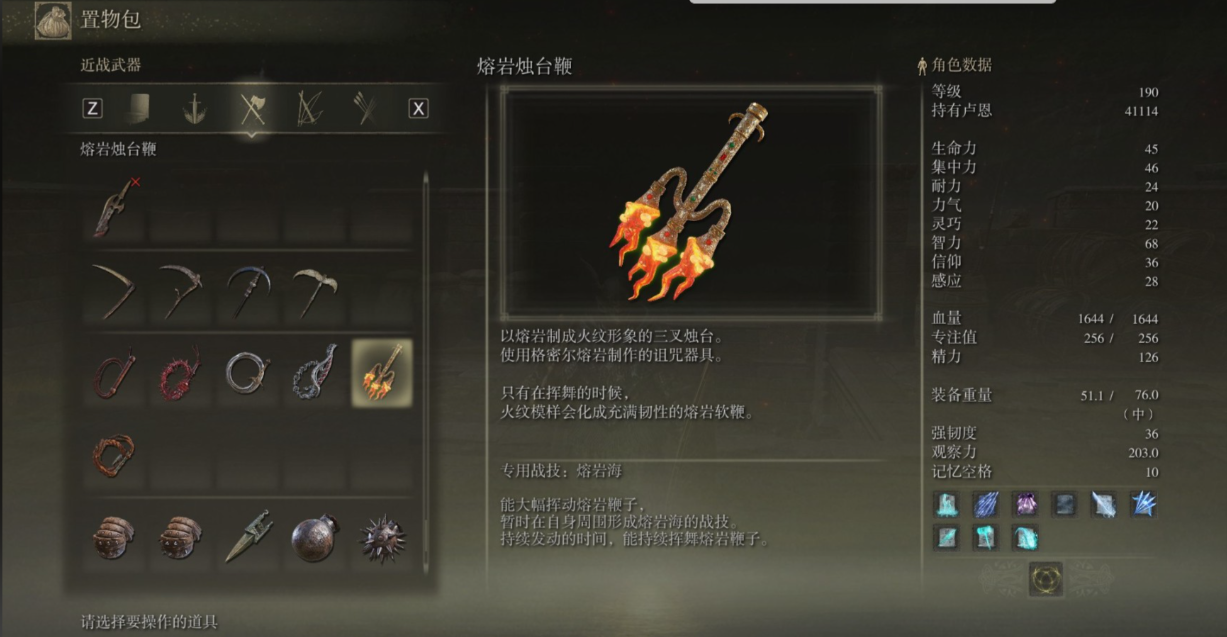Select the round Iron Ball fist weapon
Image resolution: width=1227 pixels, height=637 pixels.
point(314,537)
